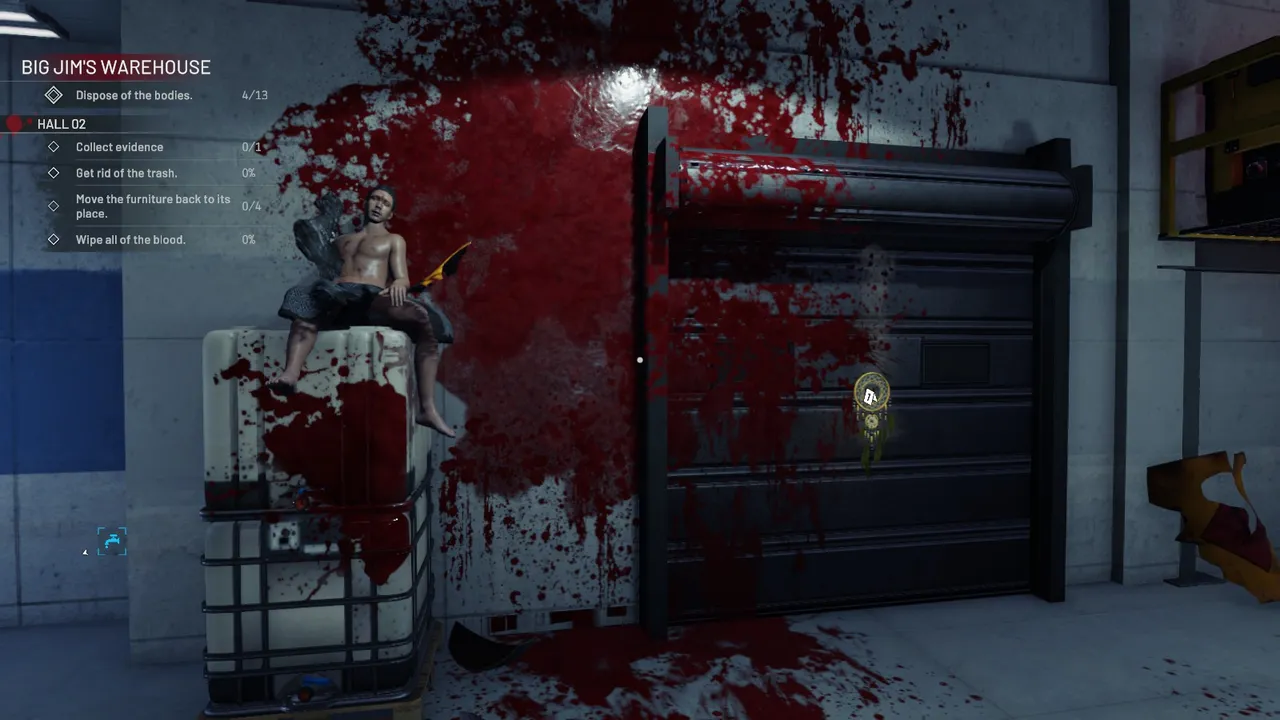Click the diamond next to Get rid of the trash
1280x720 pixels.
54,173
